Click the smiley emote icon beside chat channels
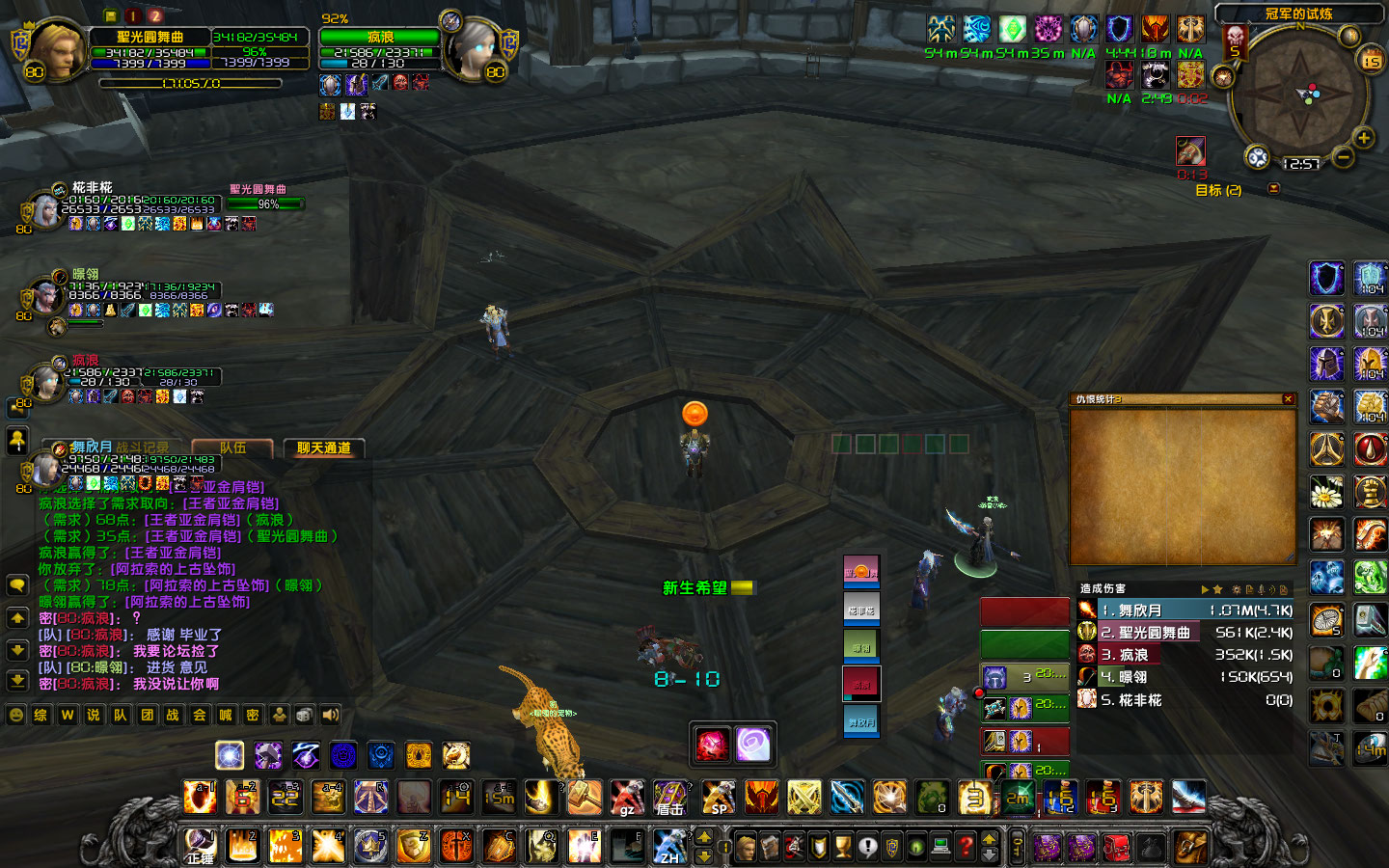 click(17, 716)
